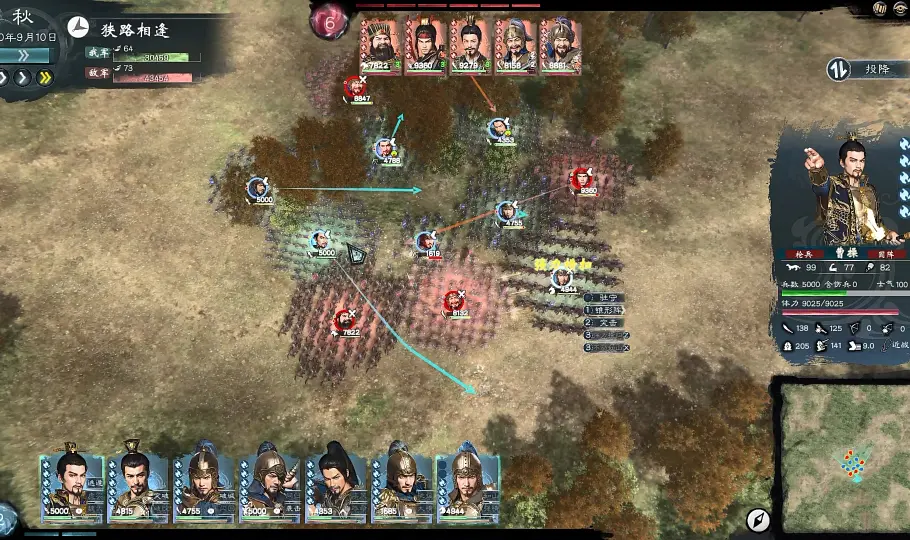Select the friendly general card with 4844 troops

point(468,487)
